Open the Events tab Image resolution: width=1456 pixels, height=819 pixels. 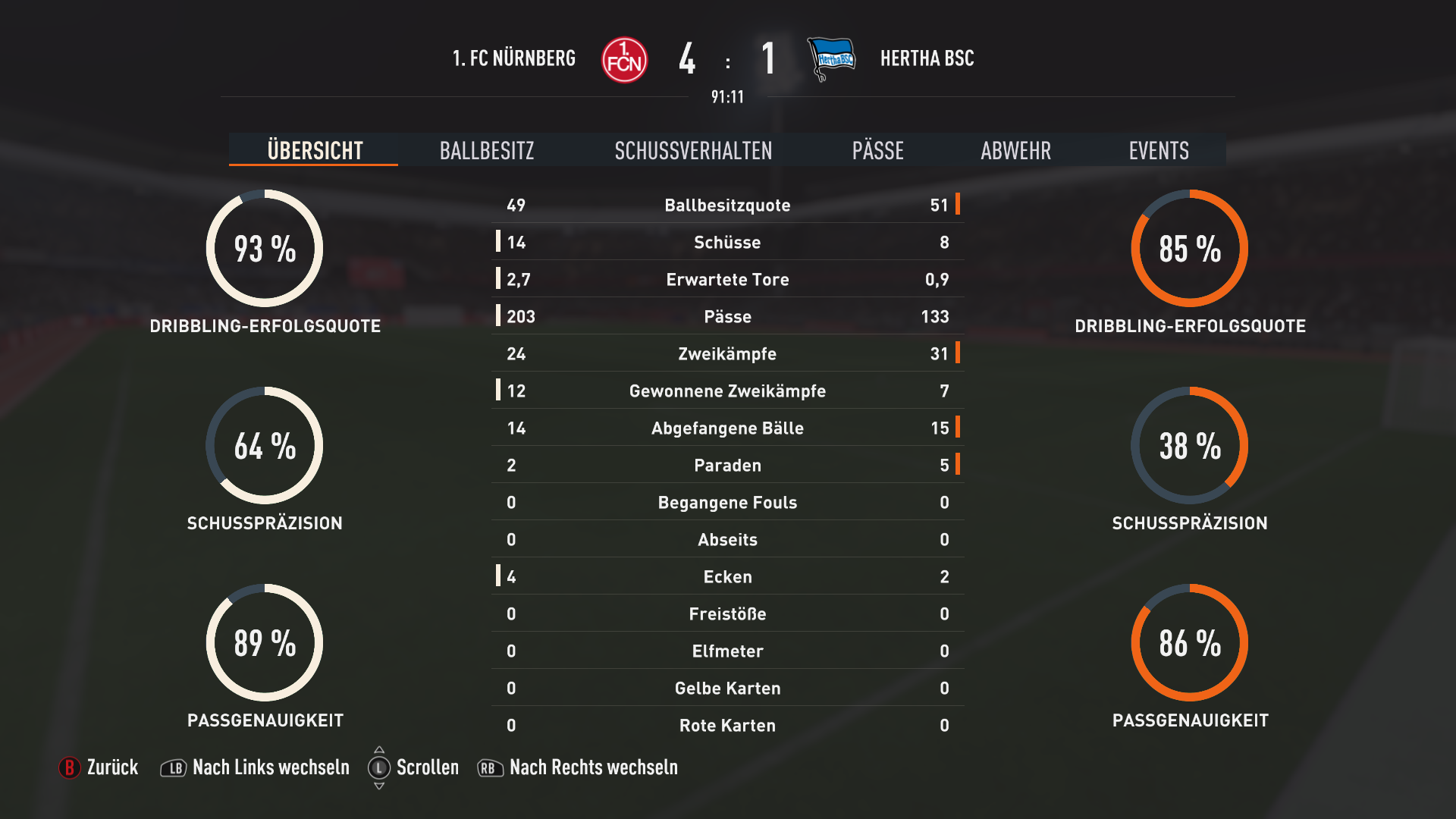tap(1158, 150)
